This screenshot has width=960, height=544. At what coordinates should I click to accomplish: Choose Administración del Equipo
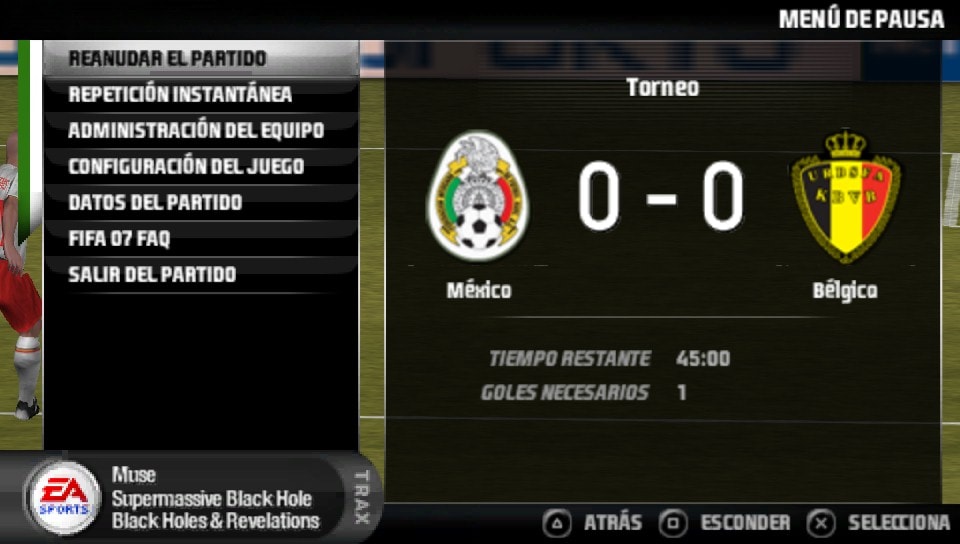coord(196,130)
